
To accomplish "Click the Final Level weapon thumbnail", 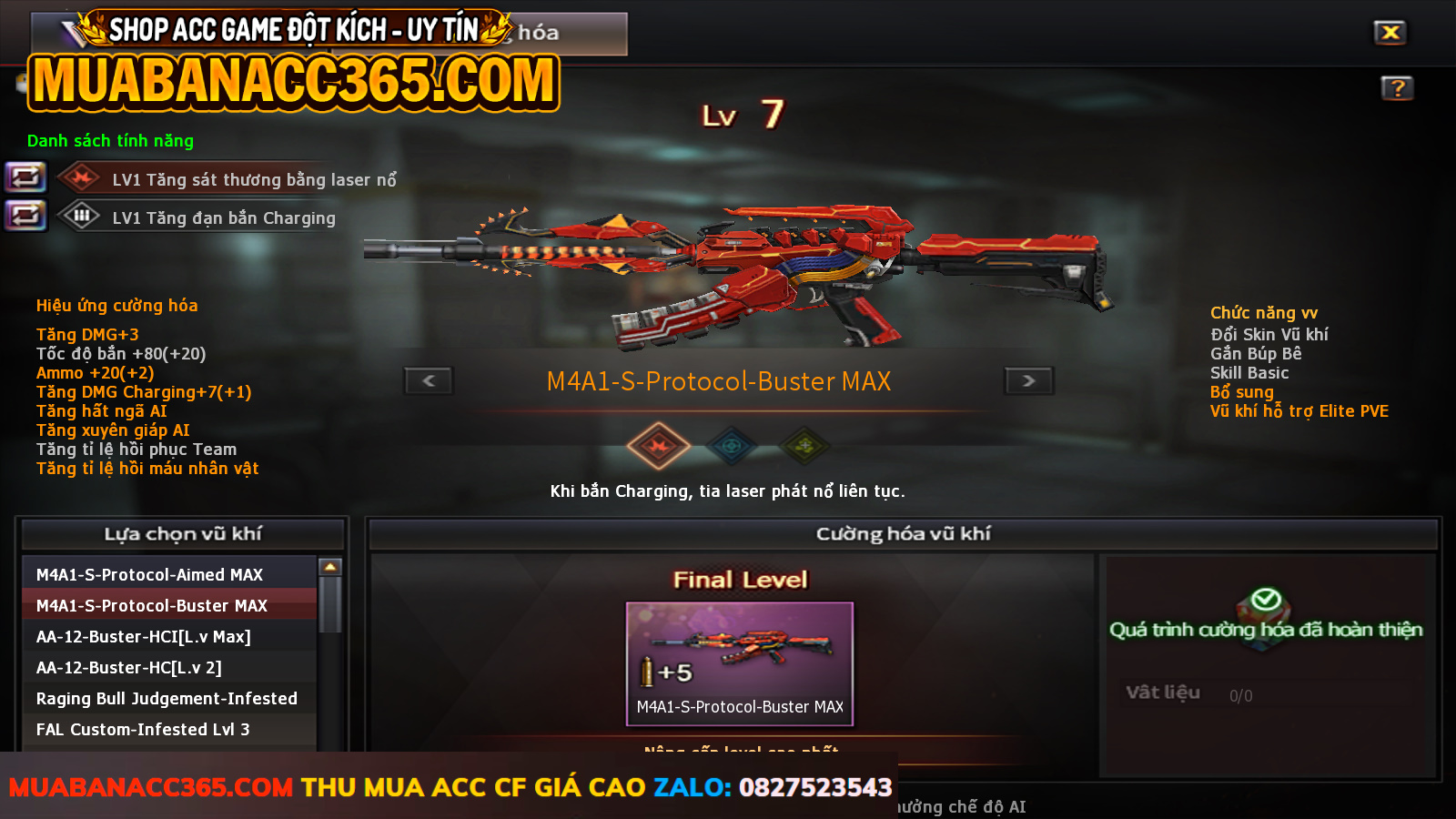I will point(739,662).
